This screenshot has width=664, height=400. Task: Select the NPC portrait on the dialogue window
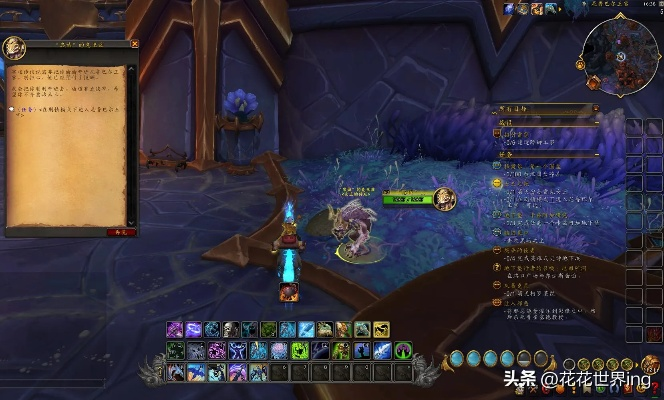point(15,47)
